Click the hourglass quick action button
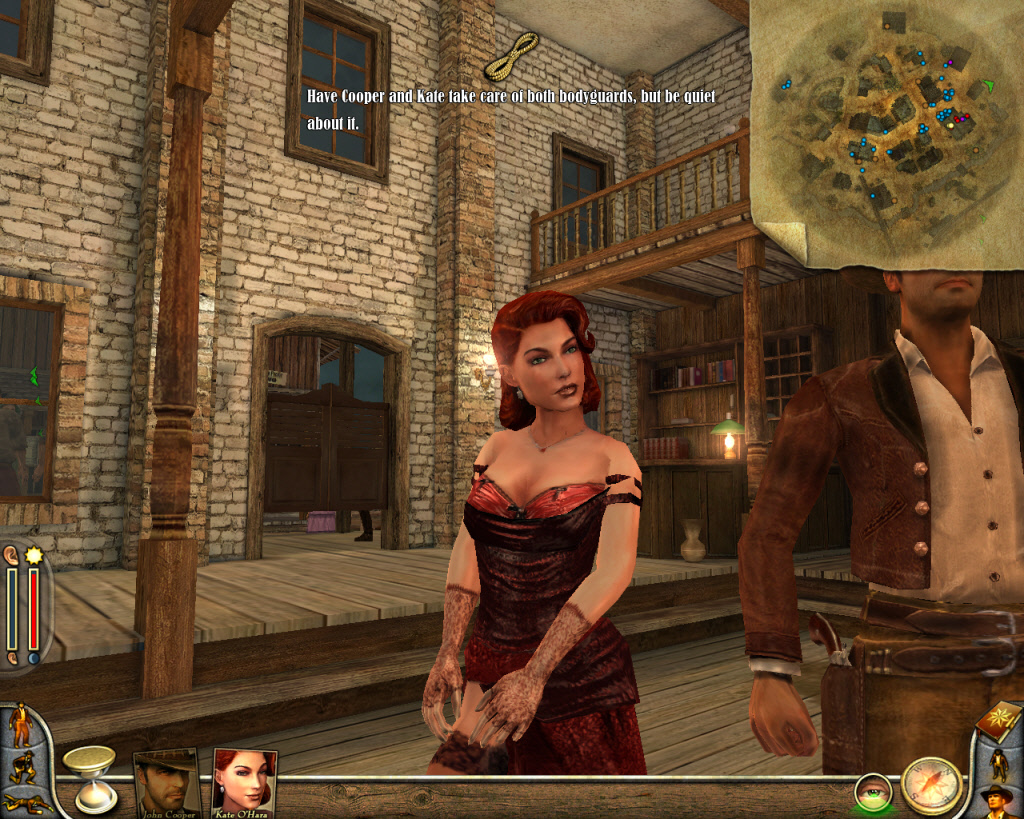 (x=89, y=775)
